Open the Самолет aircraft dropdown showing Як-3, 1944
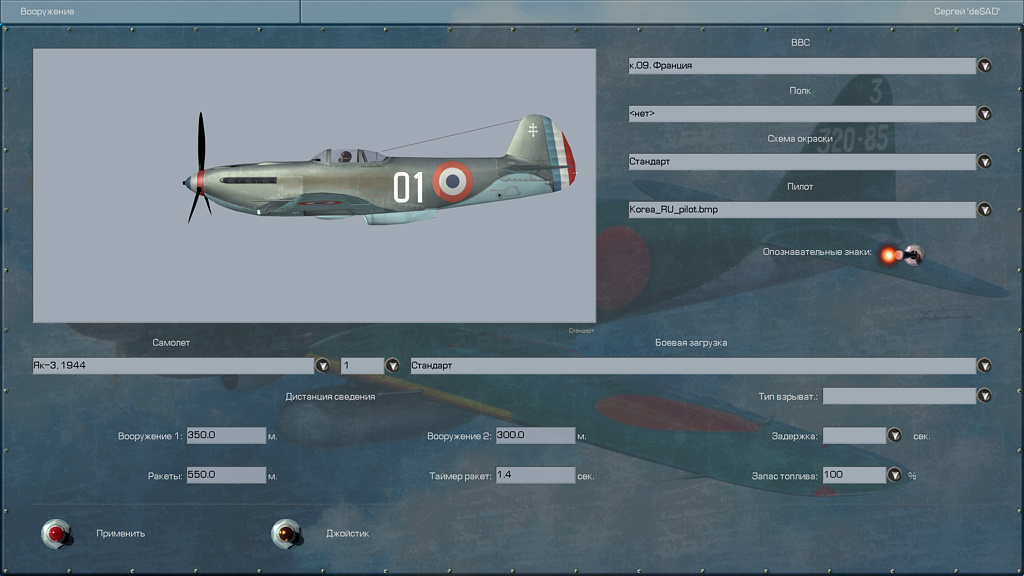 [x=322, y=366]
